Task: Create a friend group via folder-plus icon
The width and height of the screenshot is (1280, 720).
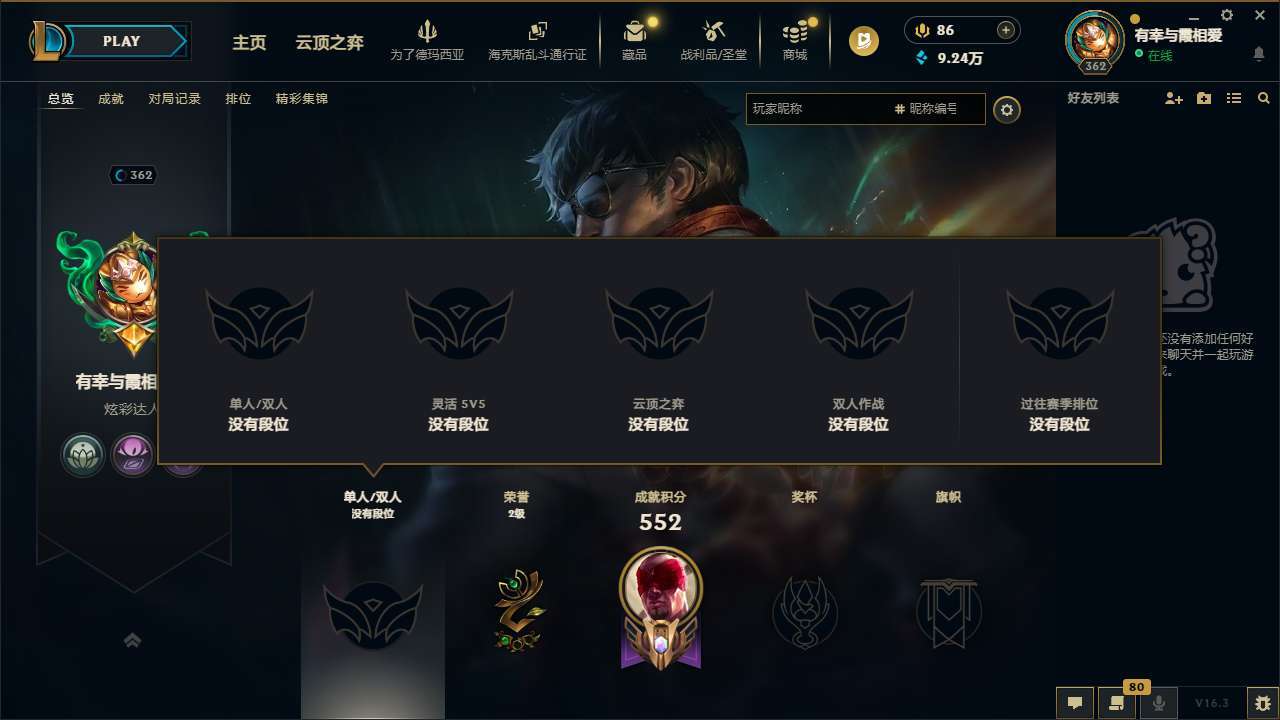Action: [x=1203, y=98]
